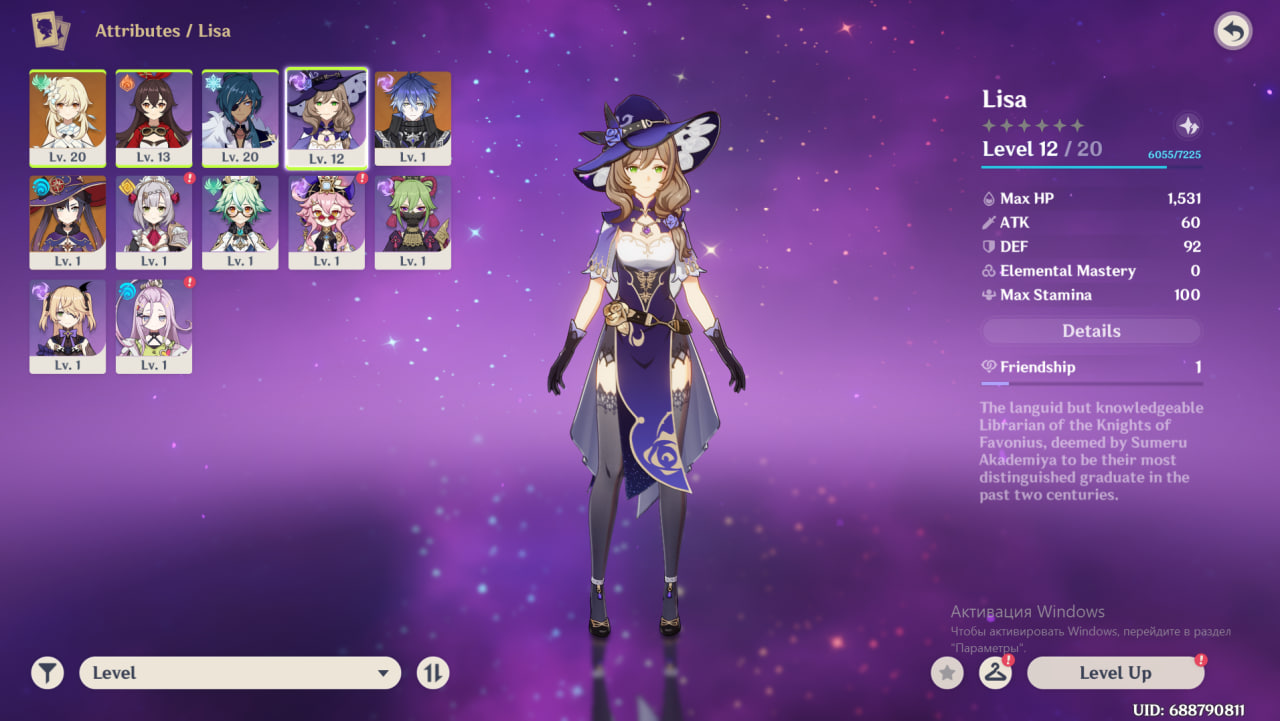Choose Sucrose's portrait with glasses
1280x721 pixels.
point(240,222)
